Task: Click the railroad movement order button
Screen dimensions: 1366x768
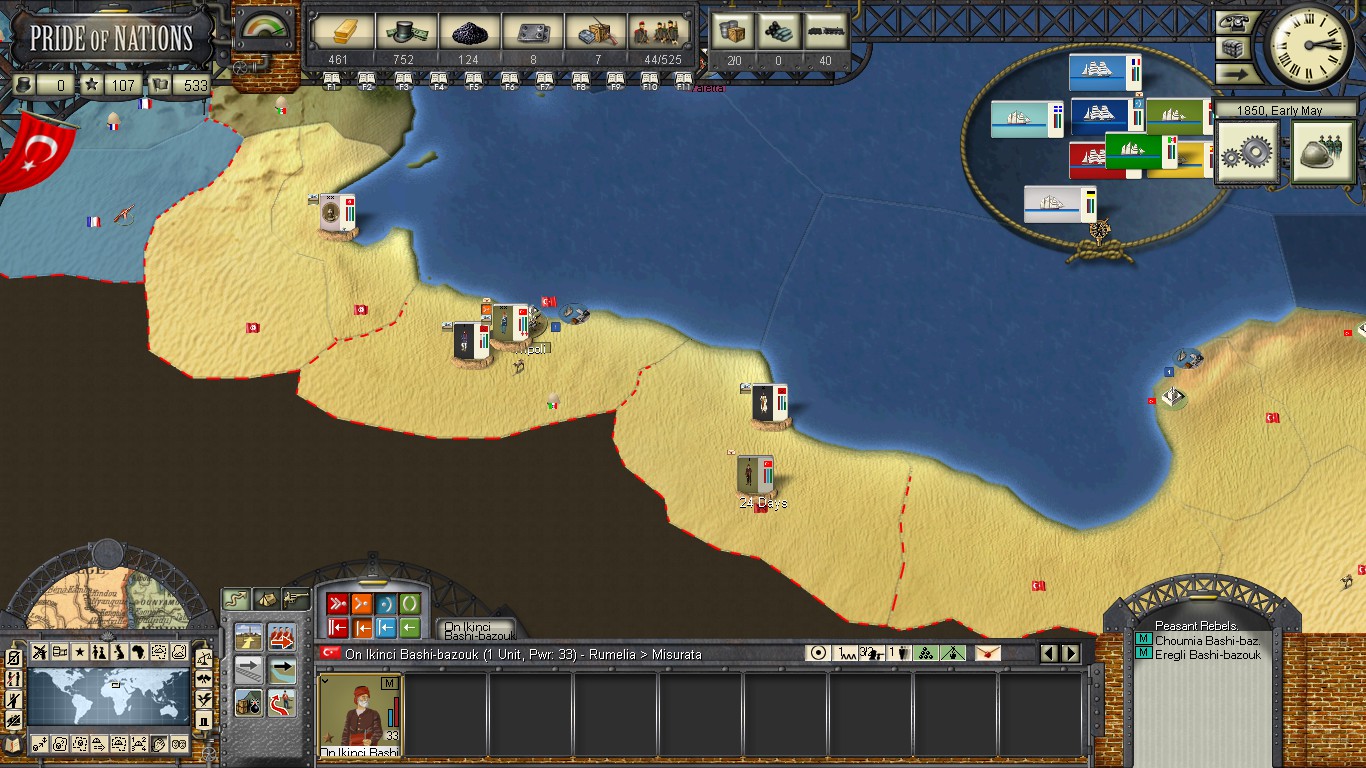Action: 249,668
